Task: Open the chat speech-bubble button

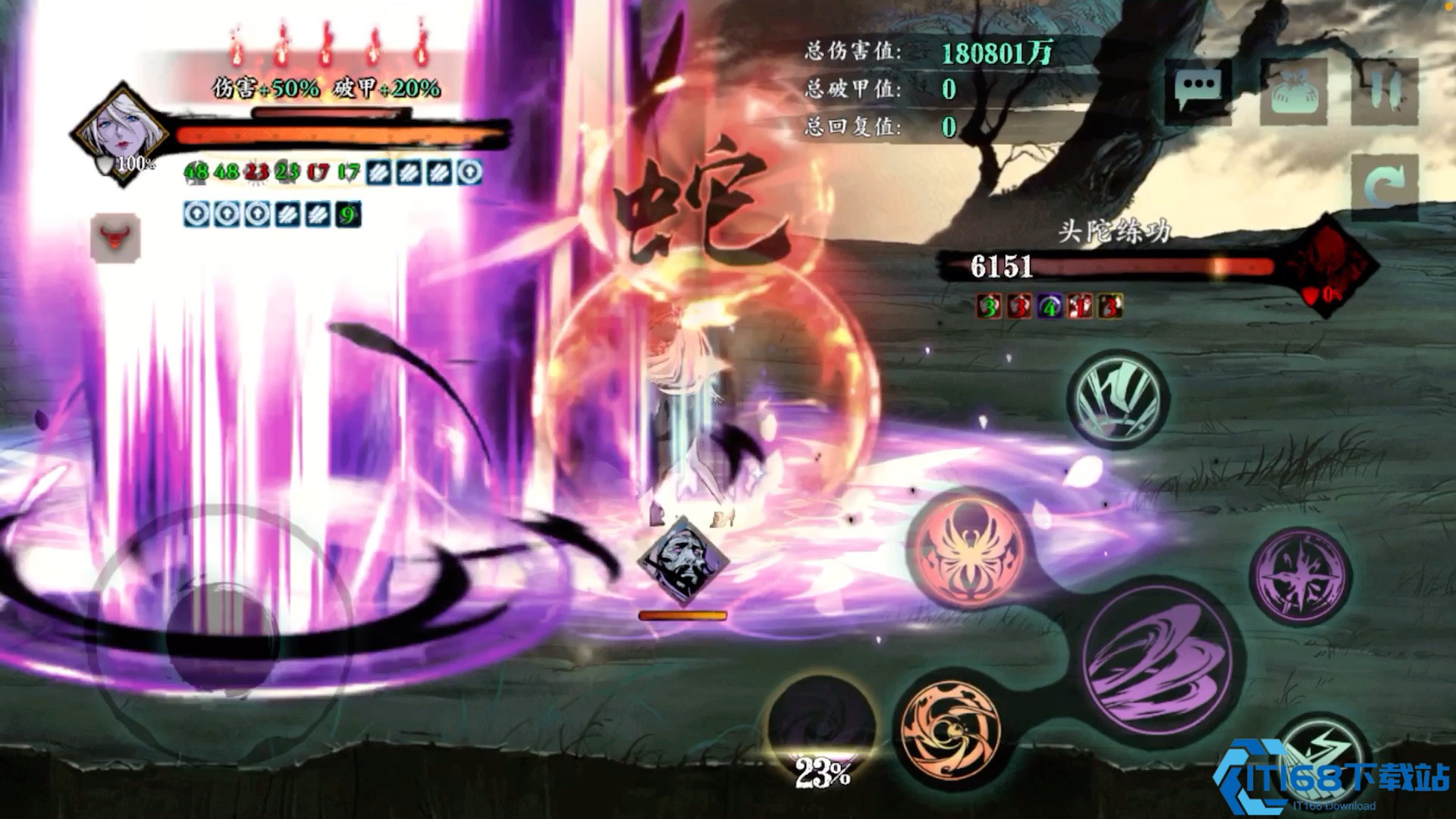Action: click(x=1198, y=89)
